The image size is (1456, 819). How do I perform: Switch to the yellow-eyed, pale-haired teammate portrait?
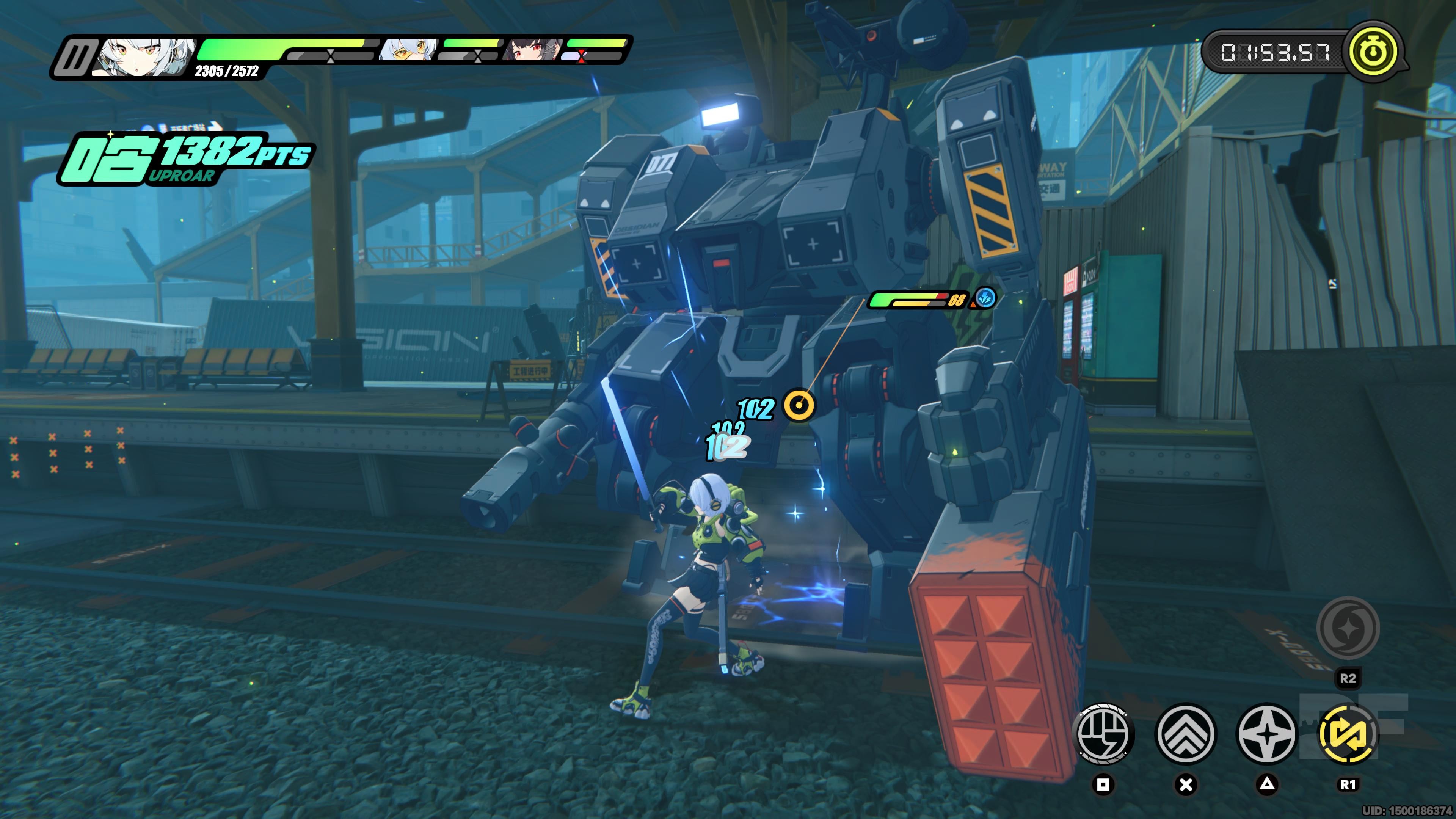pyautogui.click(x=408, y=50)
